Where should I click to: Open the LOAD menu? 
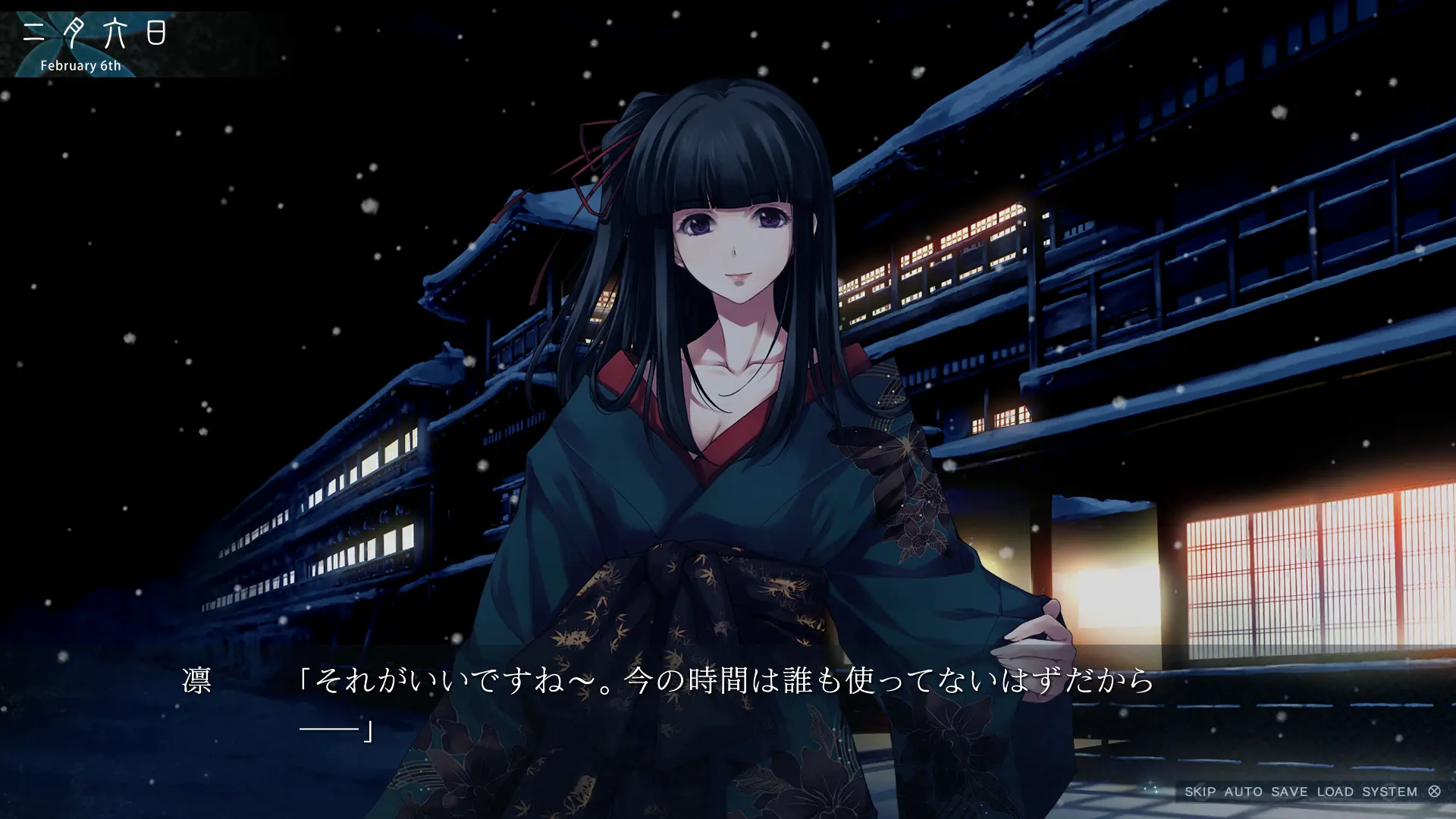(1335, 792)
